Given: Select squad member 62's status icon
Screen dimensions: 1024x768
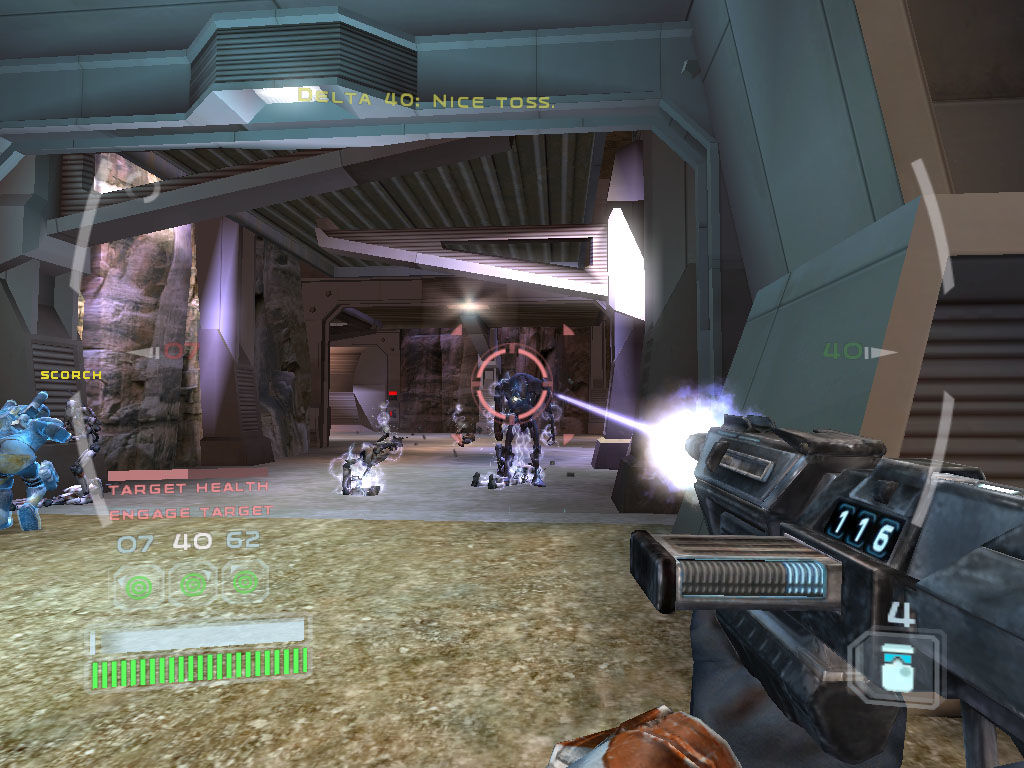Looking at the screenshot, I should coord(244,581).
